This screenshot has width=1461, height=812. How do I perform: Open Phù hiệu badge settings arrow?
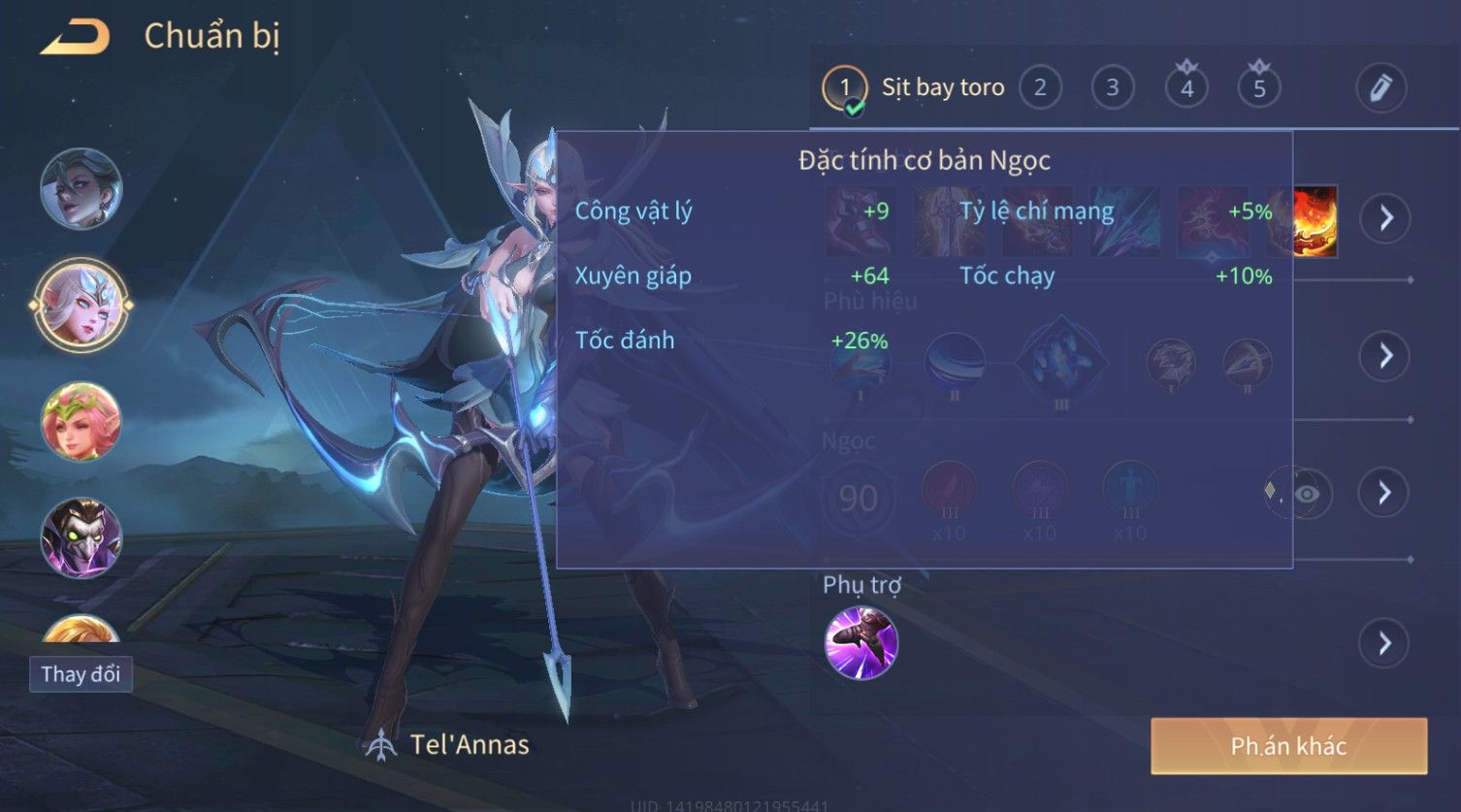(x=1384, y=356)
